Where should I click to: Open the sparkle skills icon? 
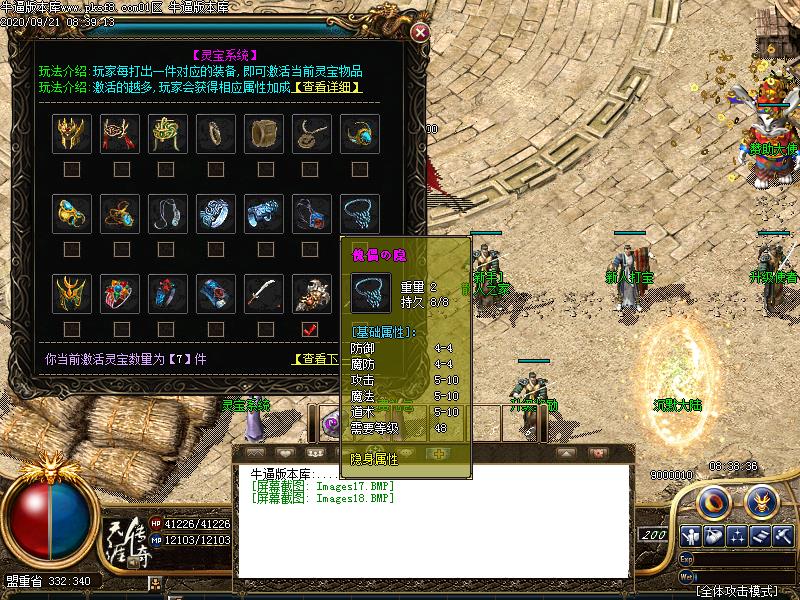click(x=737, y=537)
